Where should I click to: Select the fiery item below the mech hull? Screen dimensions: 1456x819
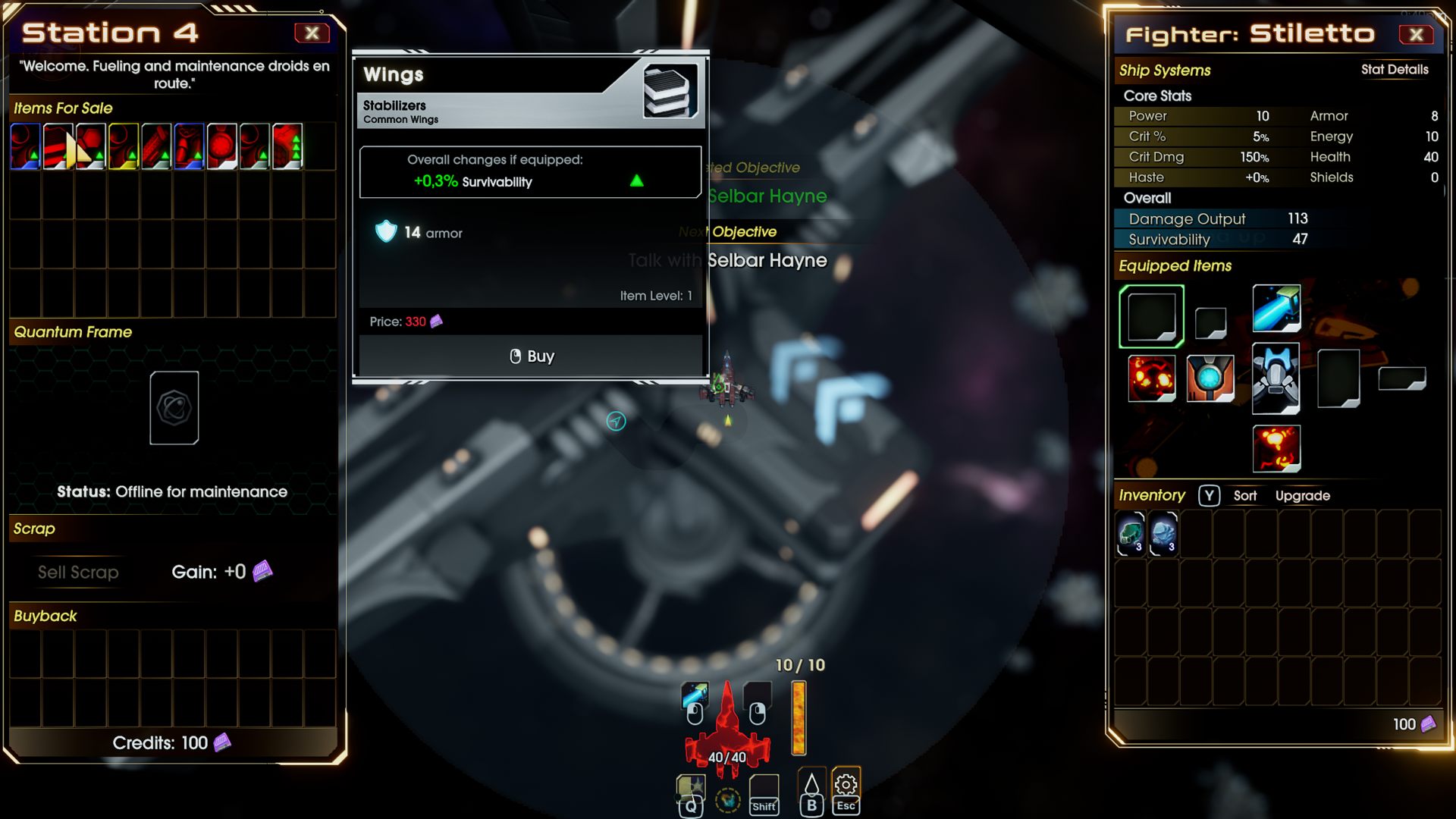click(x=1276, y=448)
